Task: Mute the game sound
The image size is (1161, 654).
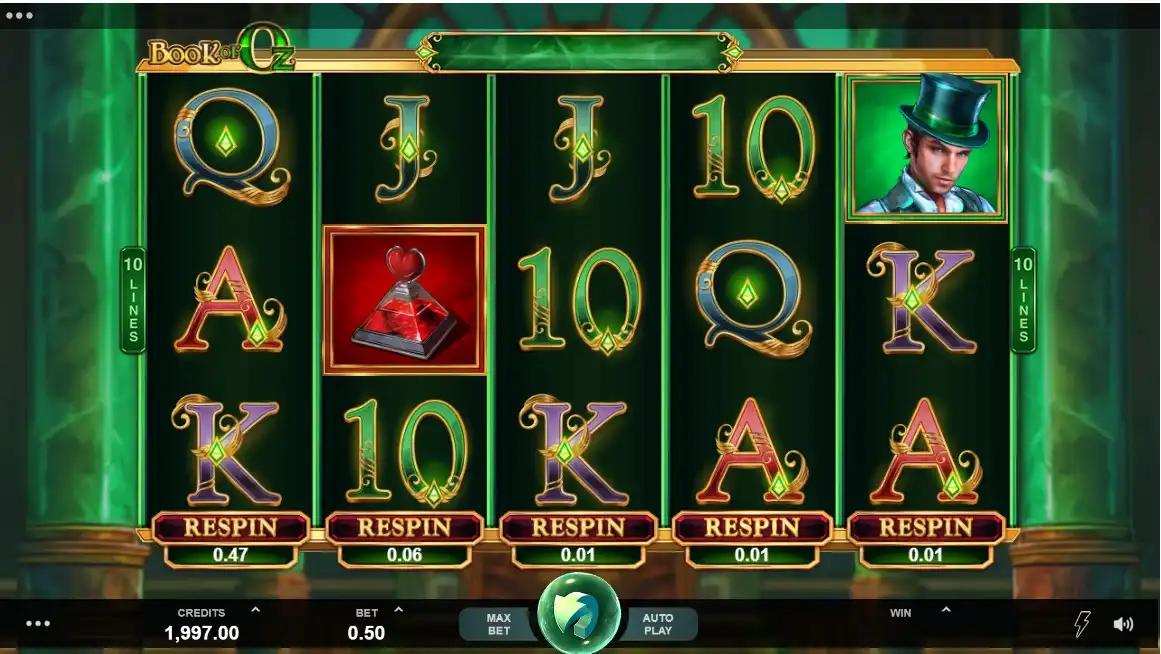Action: point(1123,624)
